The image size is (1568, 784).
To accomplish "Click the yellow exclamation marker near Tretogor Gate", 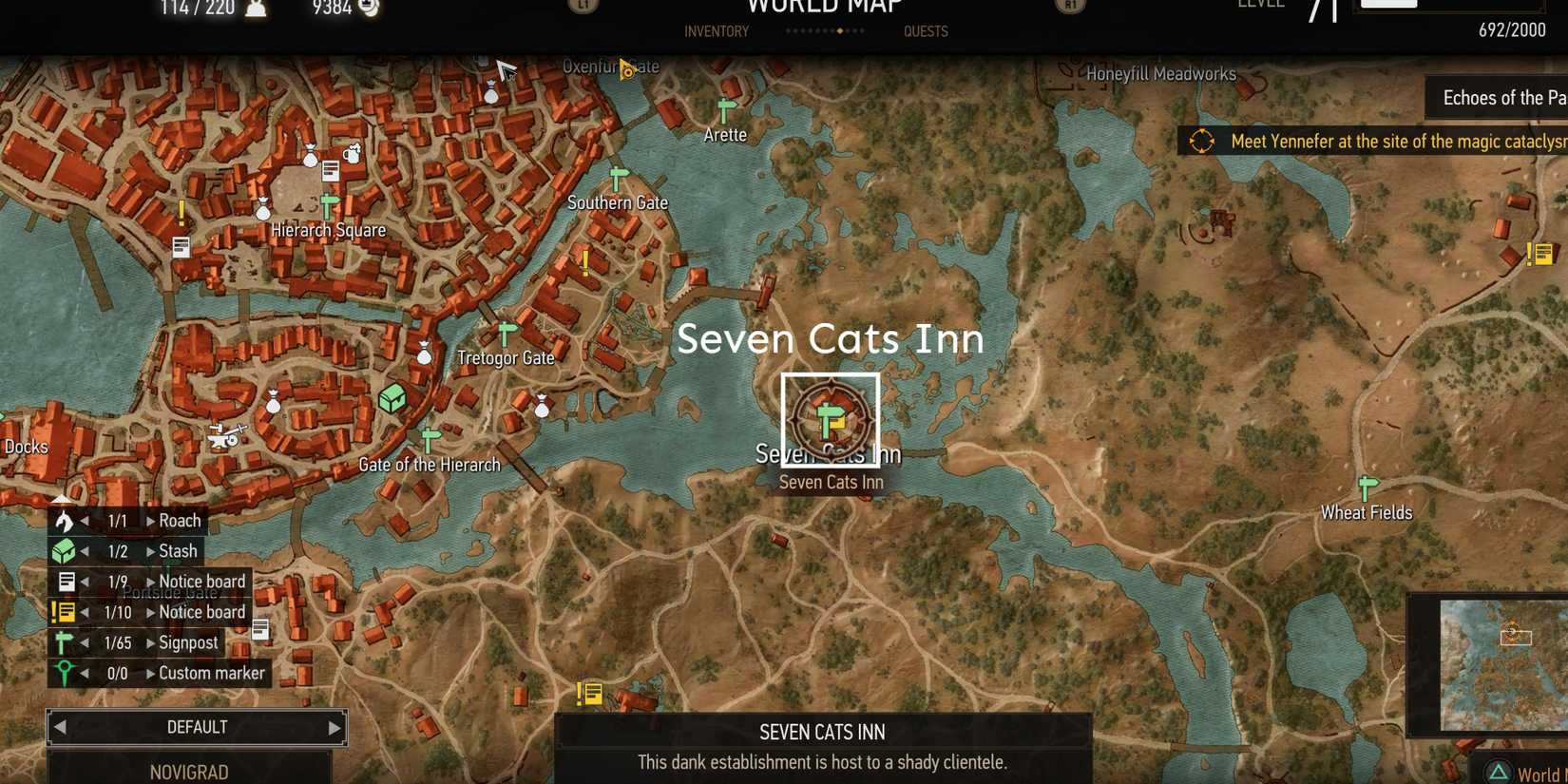I will click(x=583, y=265).
